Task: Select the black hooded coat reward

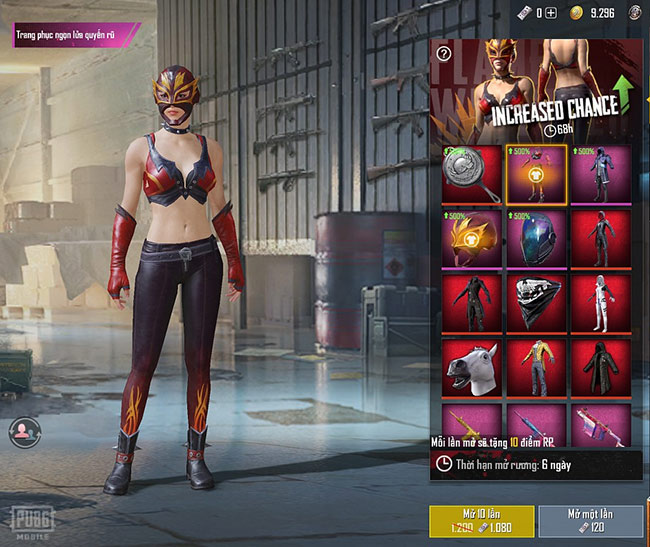Action: 600,366
